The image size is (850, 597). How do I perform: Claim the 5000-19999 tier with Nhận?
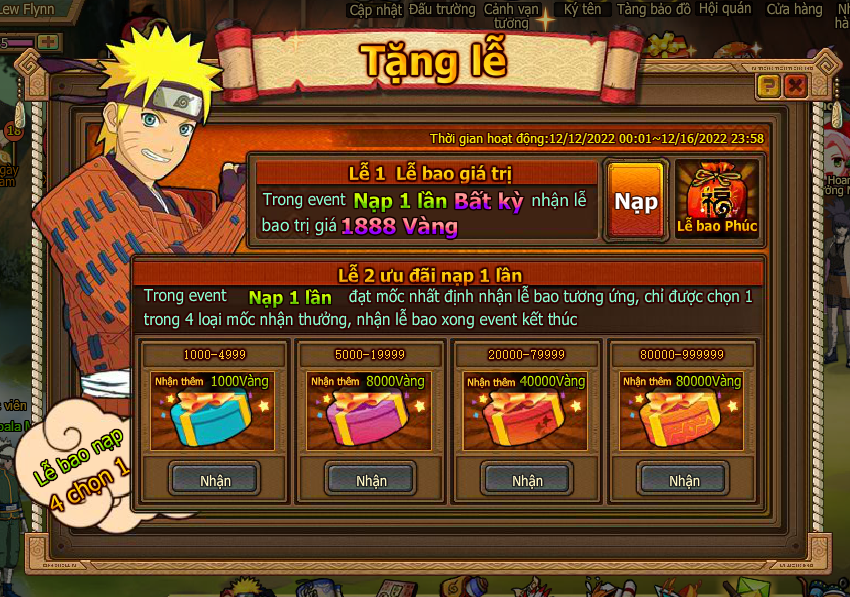371,480
